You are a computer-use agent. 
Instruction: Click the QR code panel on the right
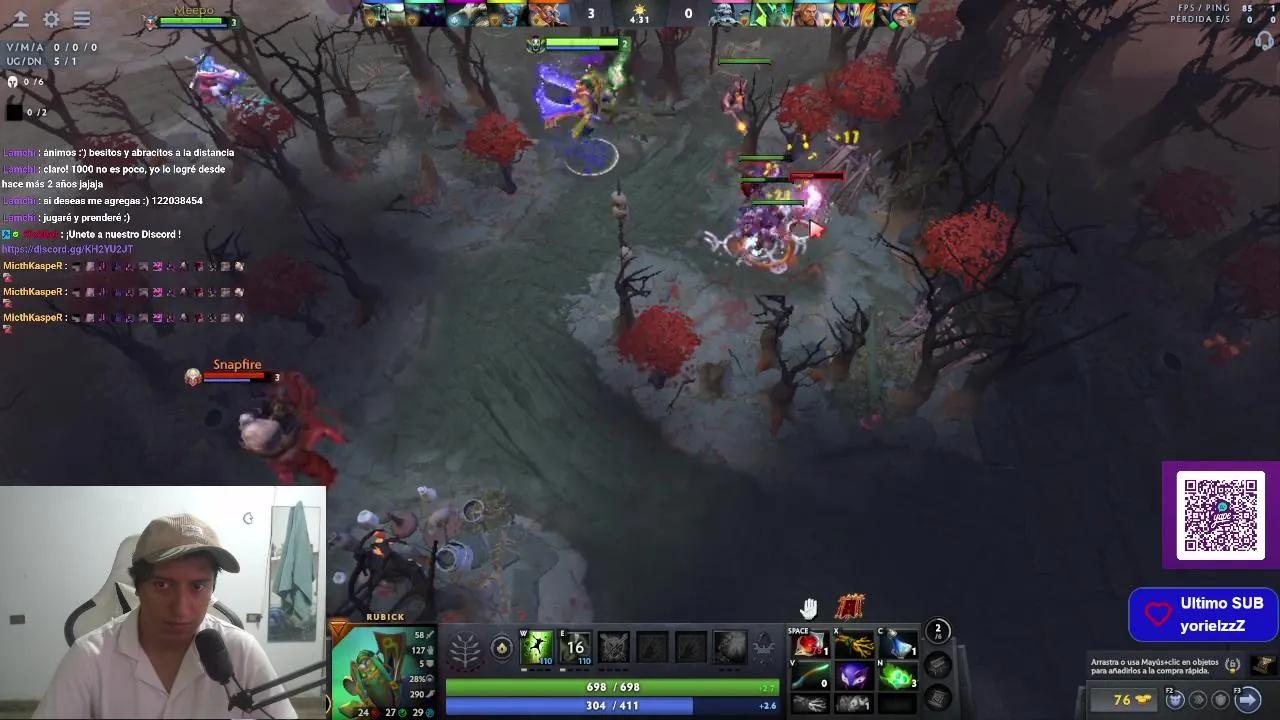(x=1220, y=514)
